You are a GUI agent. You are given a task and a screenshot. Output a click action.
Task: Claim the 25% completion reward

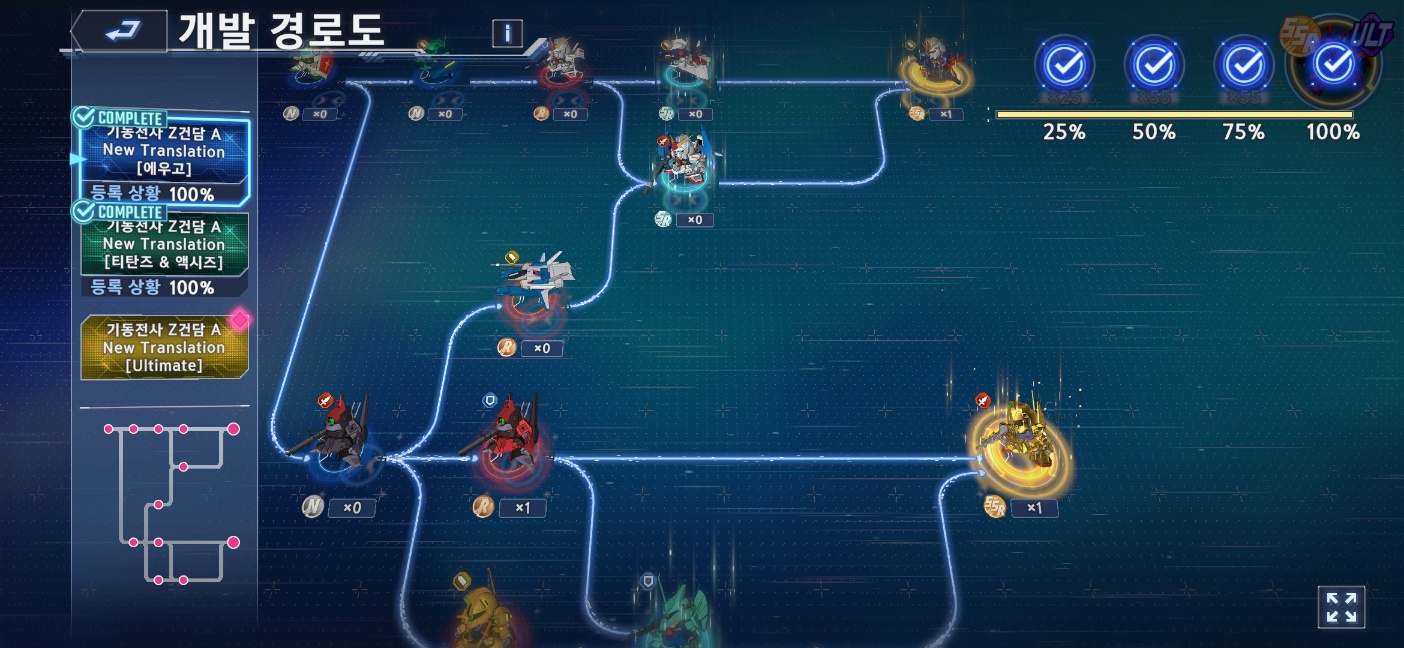[x=1064, y=65]
